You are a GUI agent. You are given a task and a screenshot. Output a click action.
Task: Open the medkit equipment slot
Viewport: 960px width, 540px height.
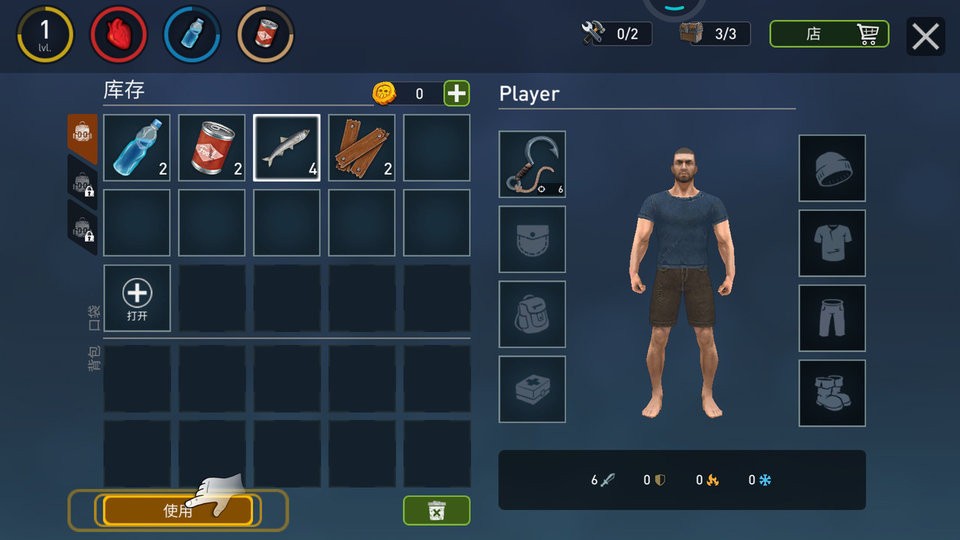click(x=532, y=389)
